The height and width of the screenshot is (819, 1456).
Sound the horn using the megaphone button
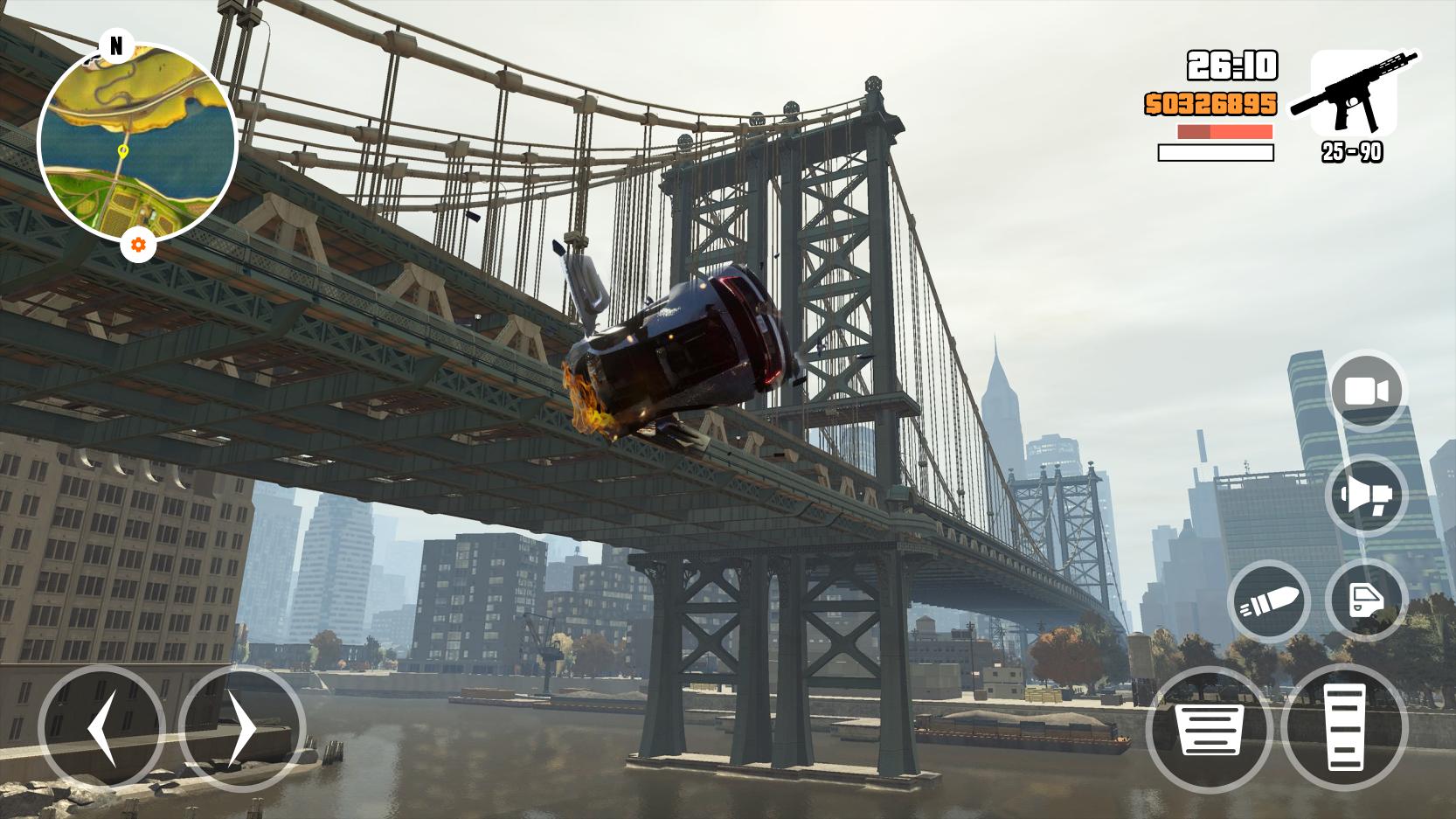click(x=1367, y=496)
